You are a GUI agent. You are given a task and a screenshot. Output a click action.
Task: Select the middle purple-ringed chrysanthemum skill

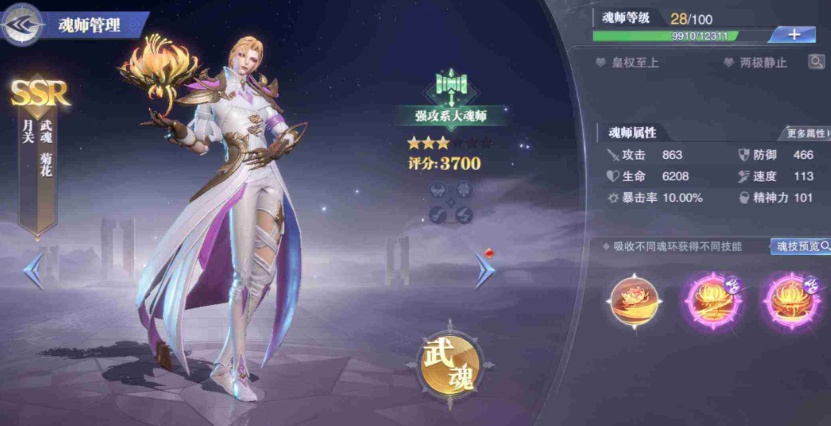tap(712, 299)
